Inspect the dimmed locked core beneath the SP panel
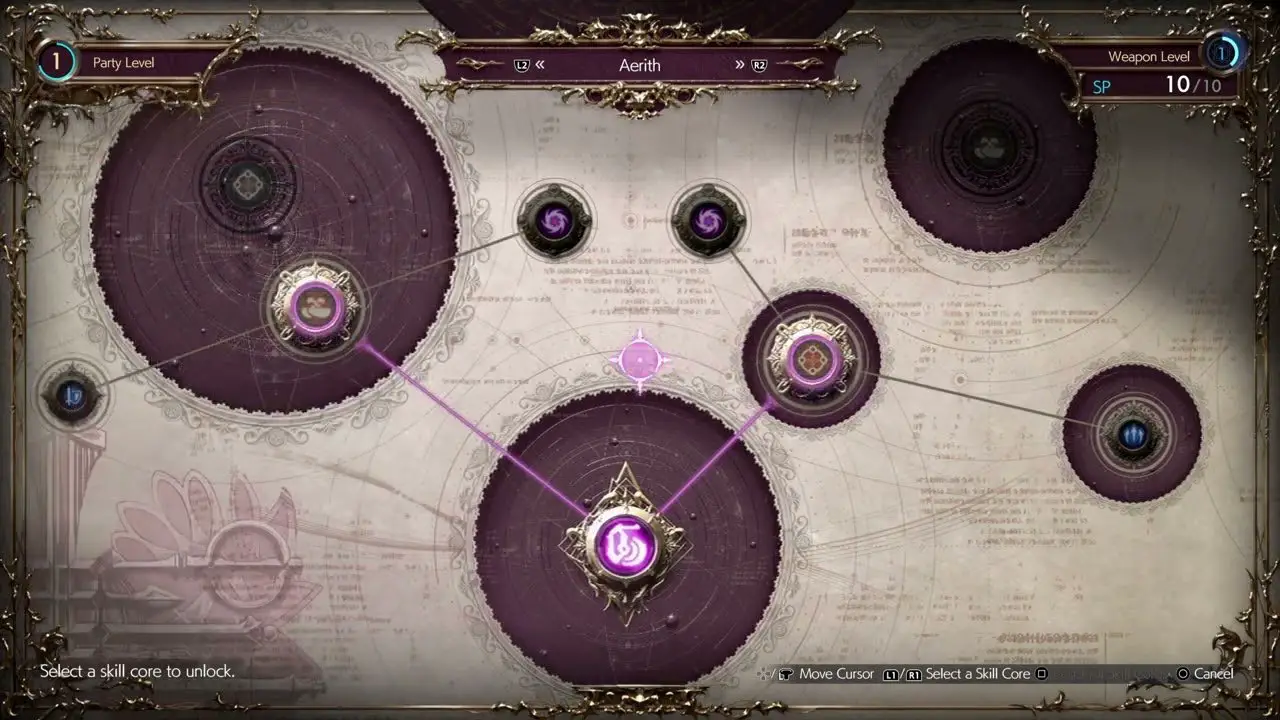Screen dimensions: 1280x720 tap(989, 147)
